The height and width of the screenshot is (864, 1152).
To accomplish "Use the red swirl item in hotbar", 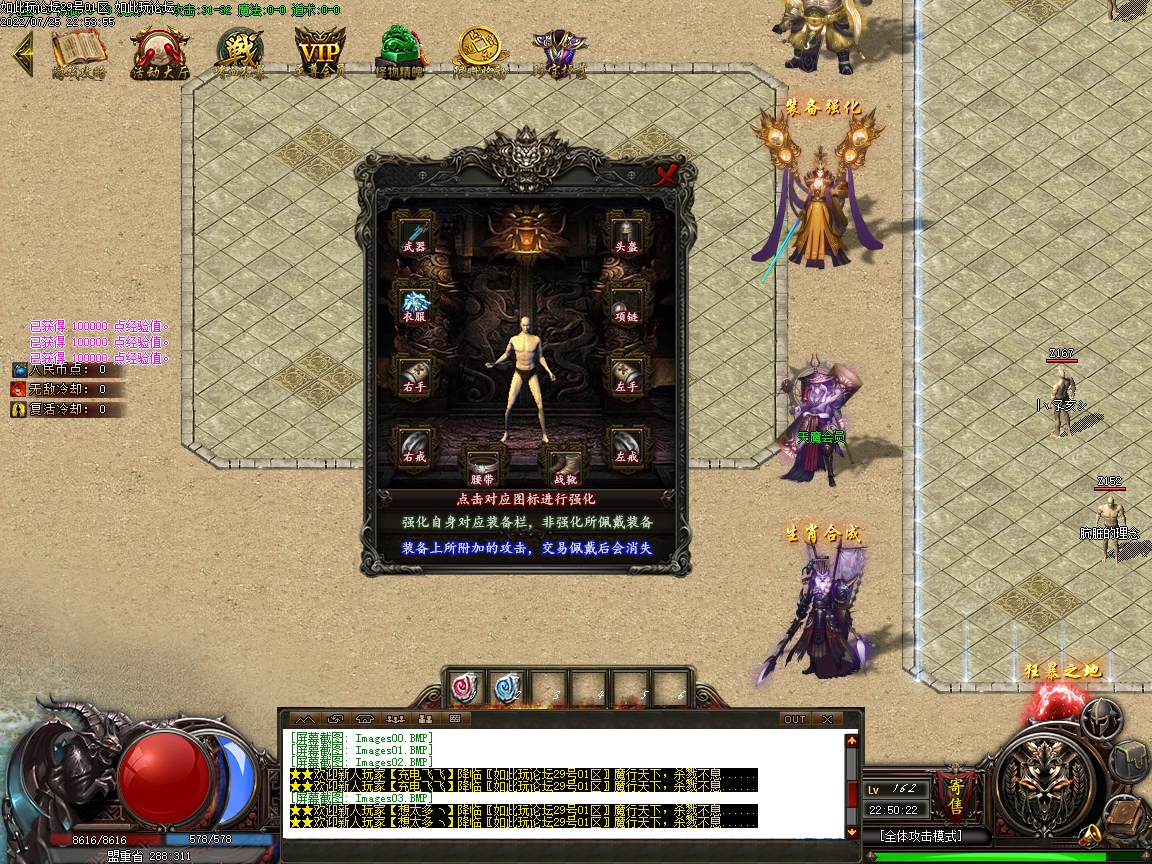I will pos(465,687).
